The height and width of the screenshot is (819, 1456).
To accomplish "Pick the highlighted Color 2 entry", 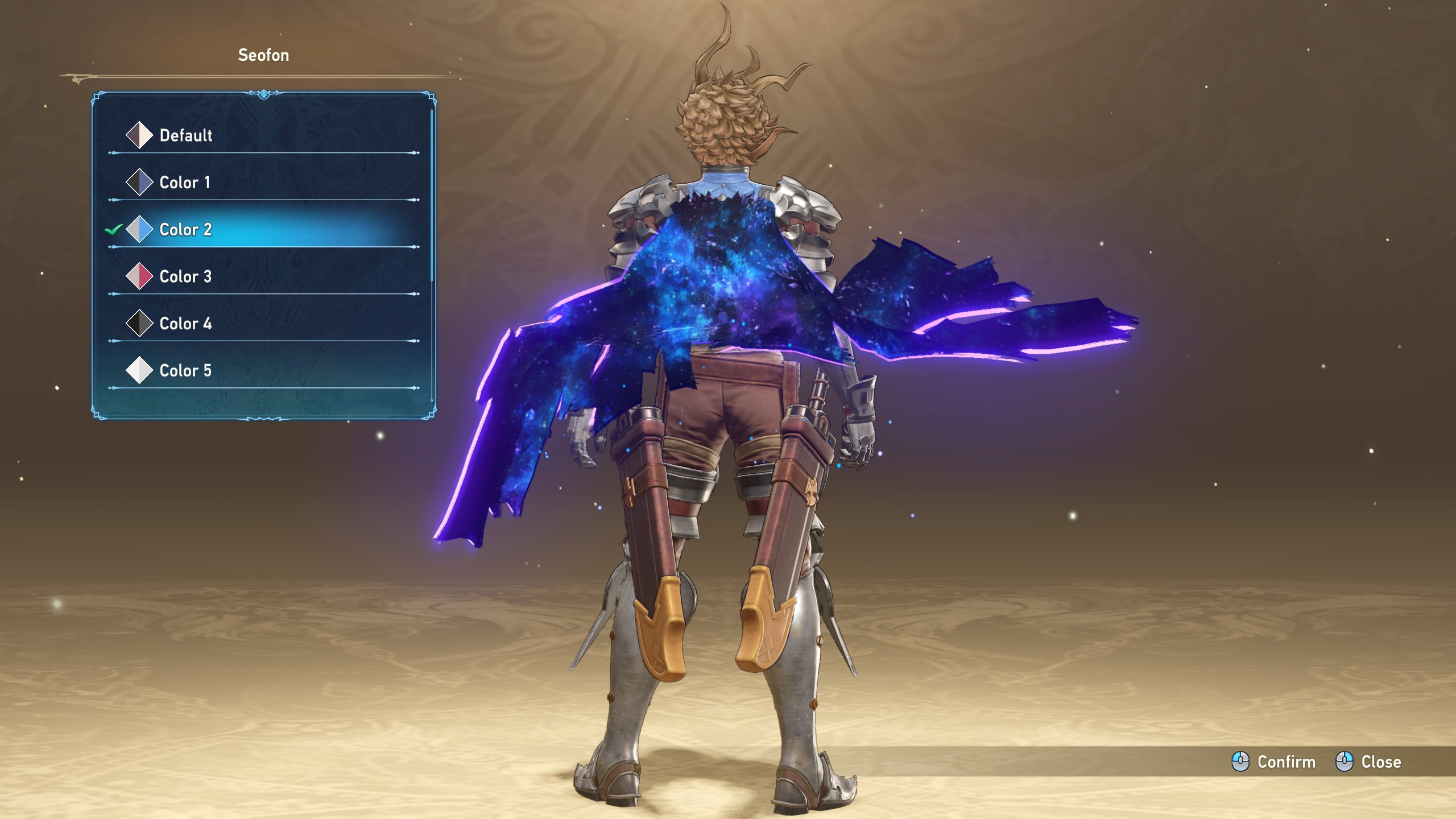I will [x=185, y=230].
